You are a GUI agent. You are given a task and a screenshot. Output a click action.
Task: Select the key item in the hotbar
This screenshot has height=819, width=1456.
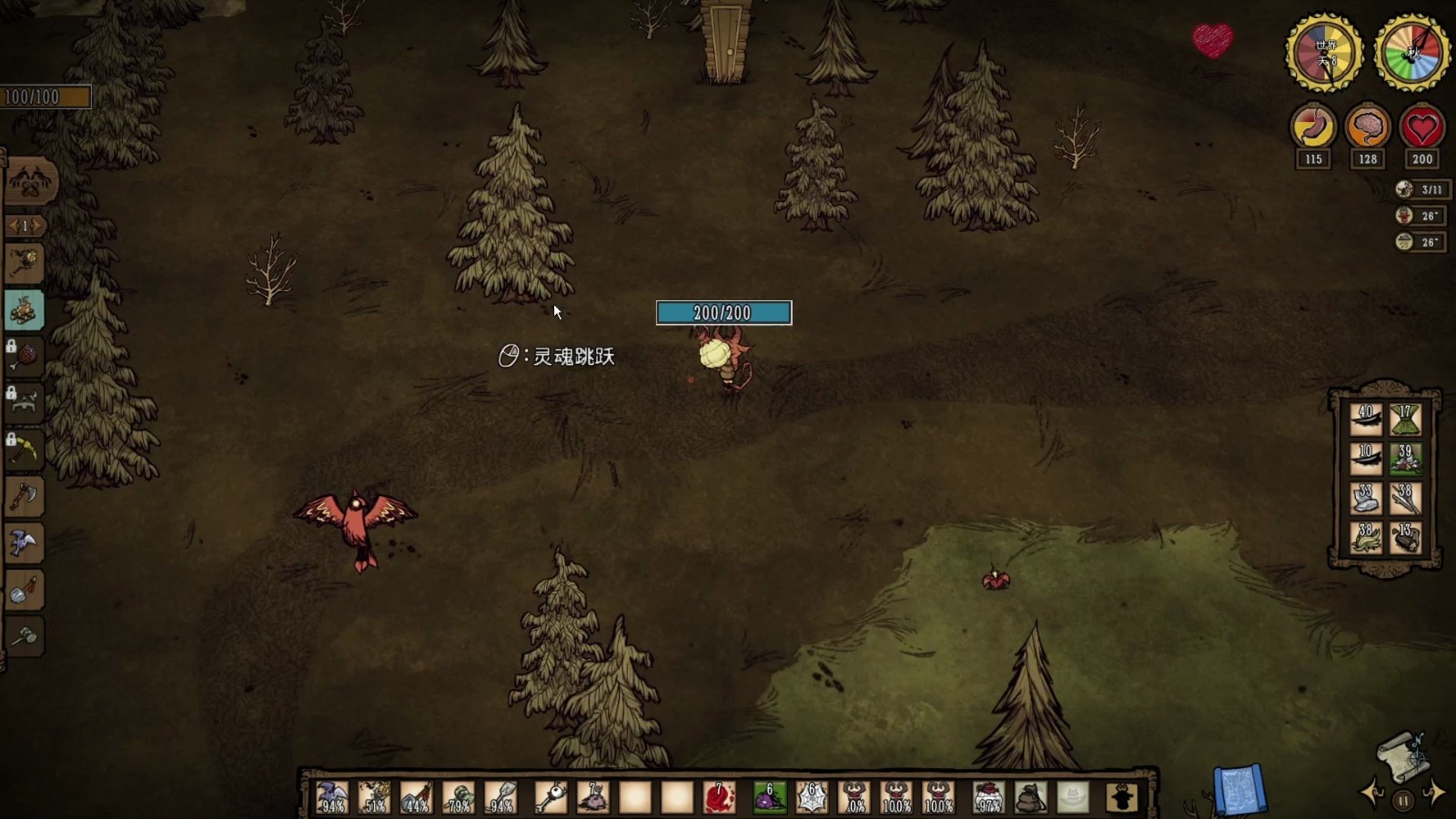(550, 797)
